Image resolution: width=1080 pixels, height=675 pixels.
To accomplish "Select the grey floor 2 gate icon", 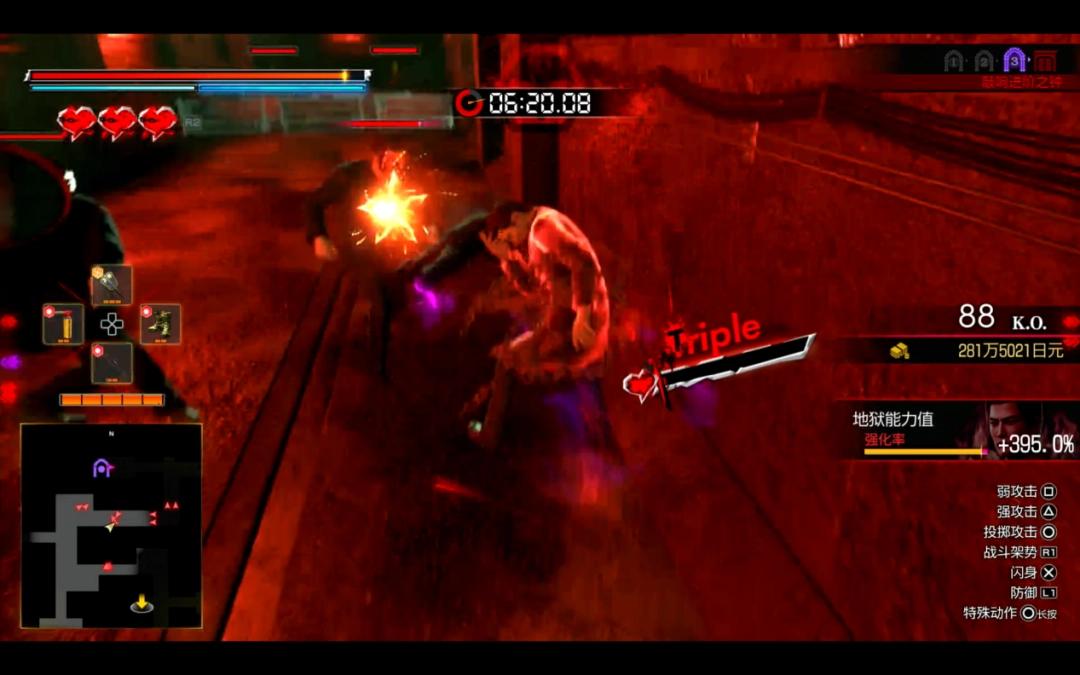I will [x=984, y=61].
